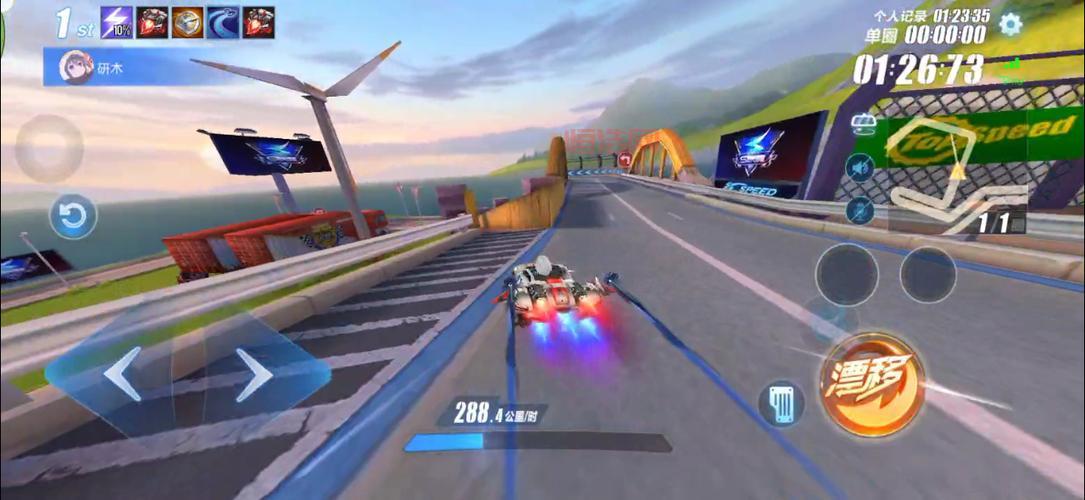Reset the car with the circular arrow button
This screenshot has height=500, width=1085.
74,216
